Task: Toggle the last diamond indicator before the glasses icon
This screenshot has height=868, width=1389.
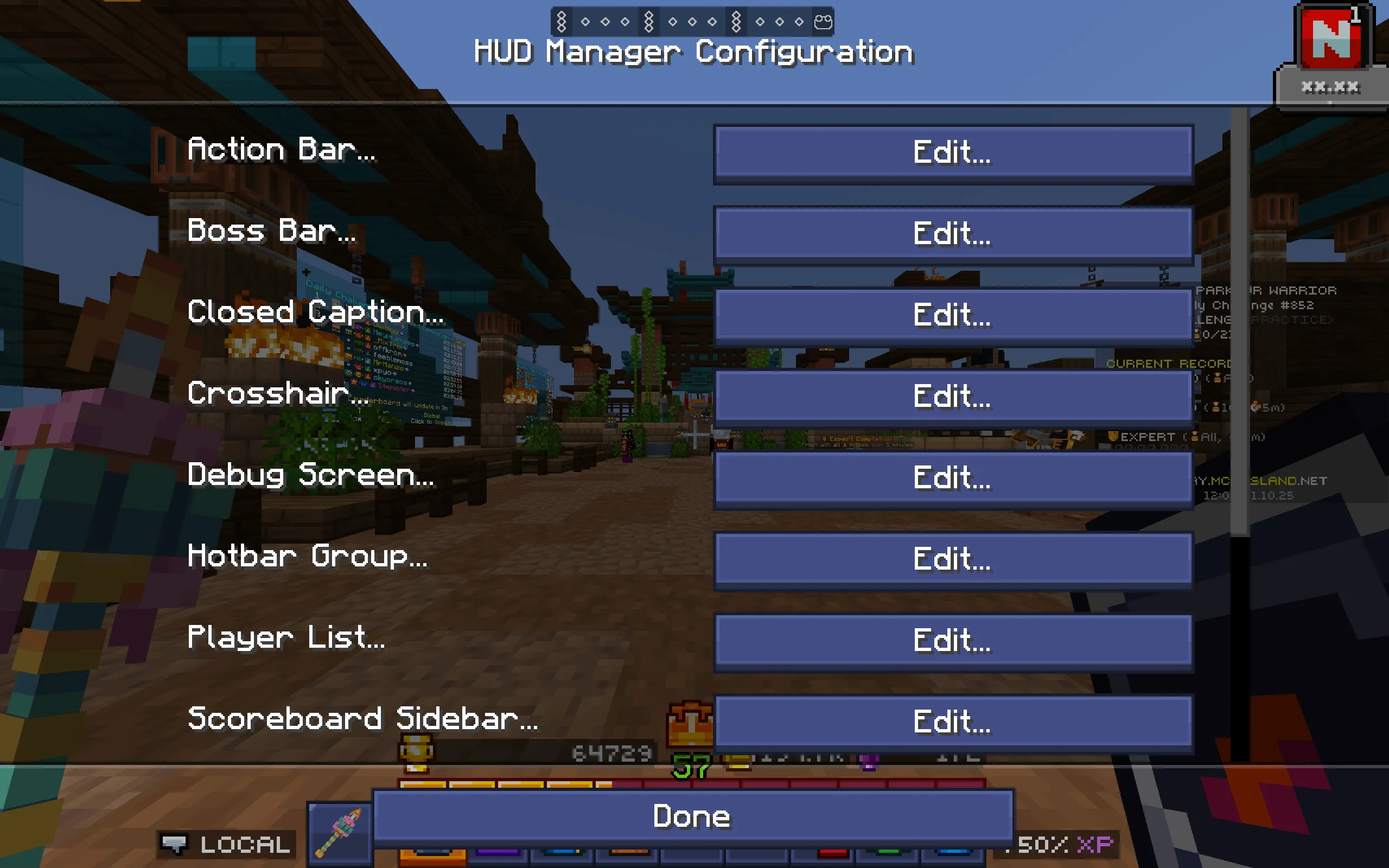Action: [x=800, y=22]
